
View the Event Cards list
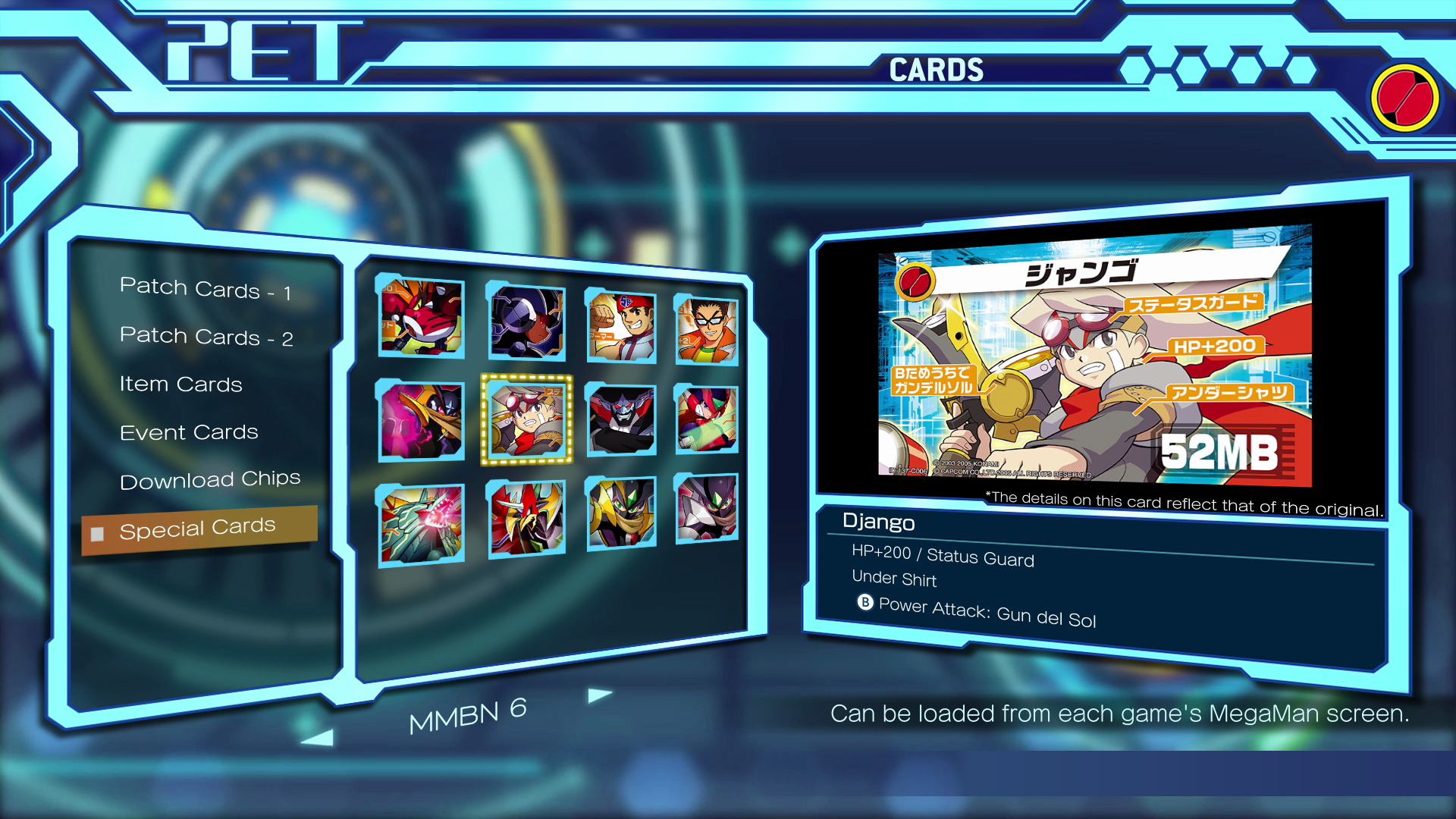[189, 431]
